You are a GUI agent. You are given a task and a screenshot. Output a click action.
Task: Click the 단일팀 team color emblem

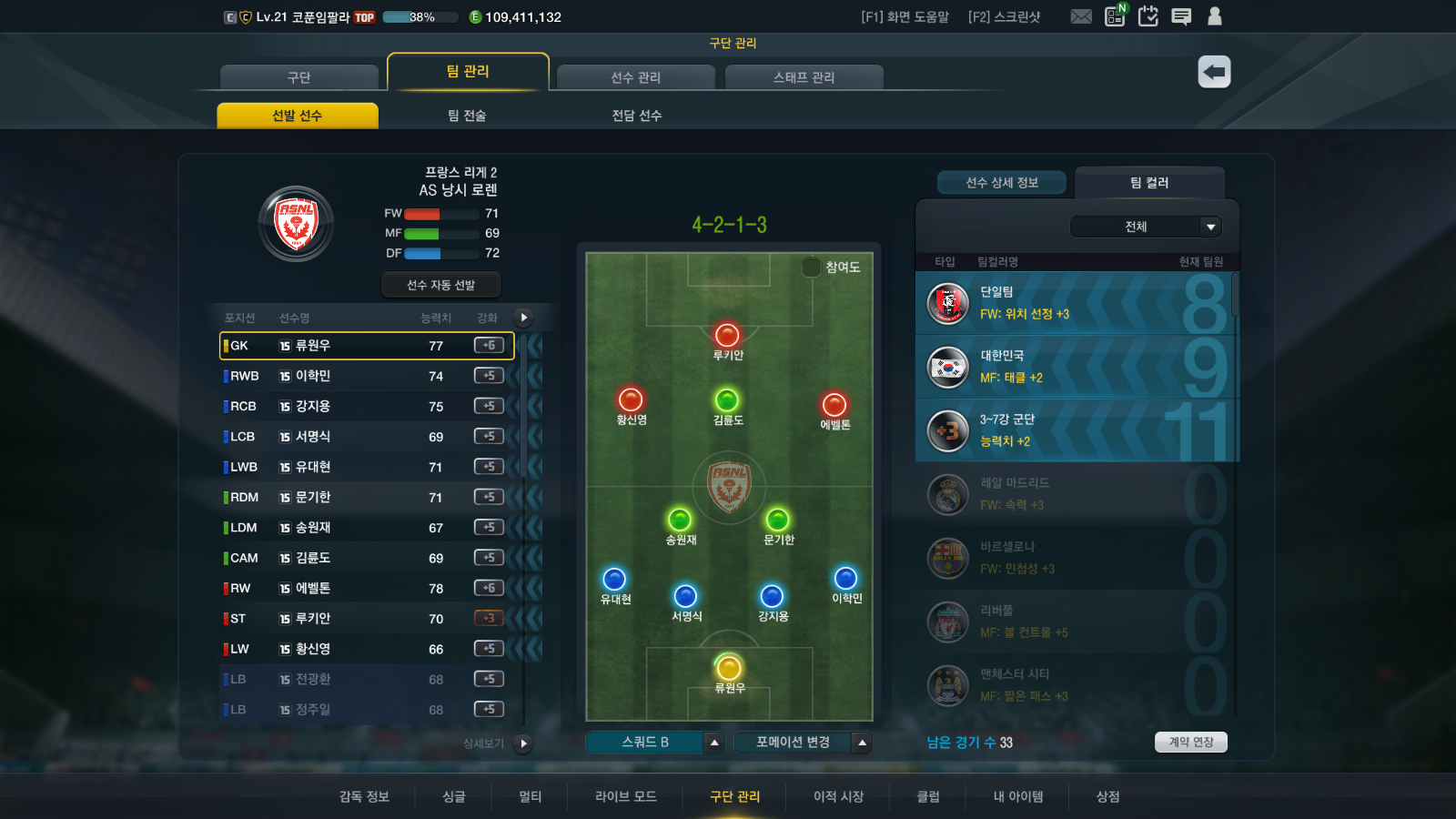click(x=947, y=304)
